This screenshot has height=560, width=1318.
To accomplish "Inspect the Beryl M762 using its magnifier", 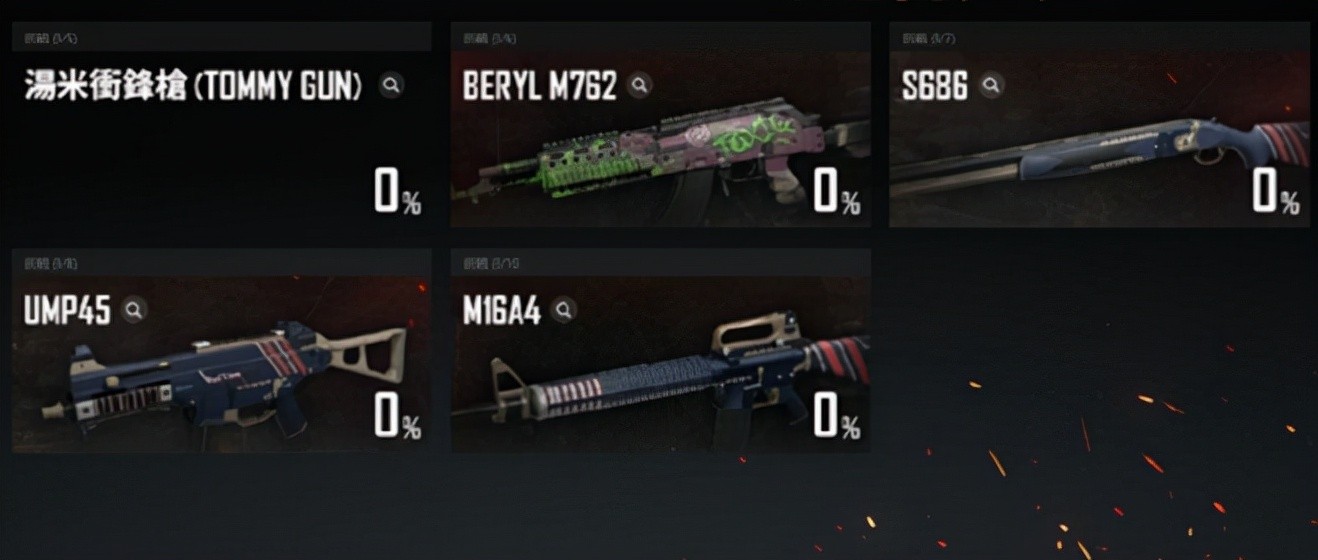I will tap(639, 85).
